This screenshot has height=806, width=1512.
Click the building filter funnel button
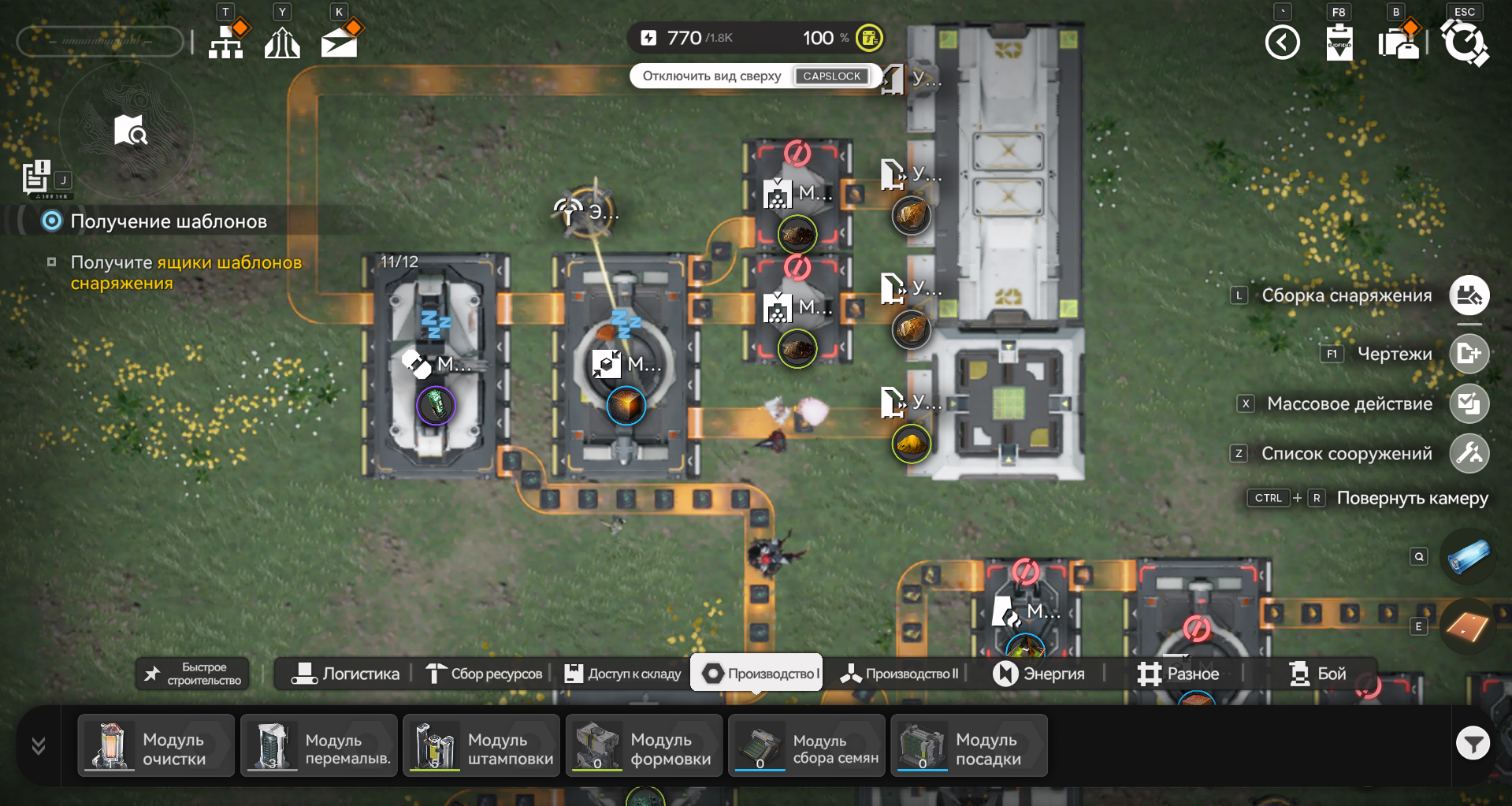tap(1473, 743)
